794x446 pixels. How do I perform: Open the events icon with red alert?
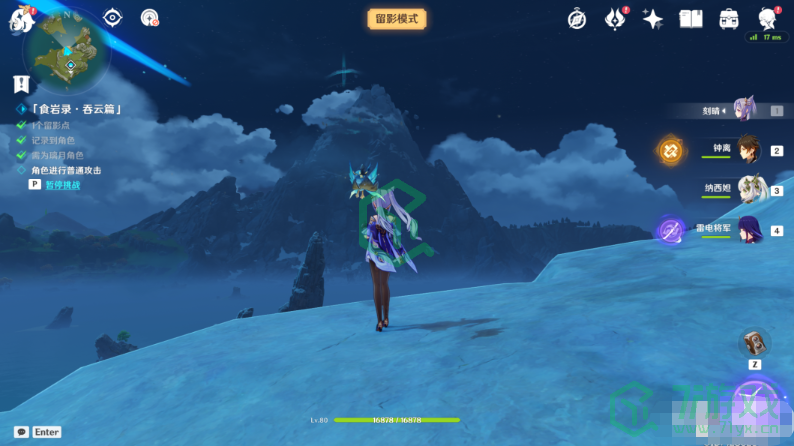point(615,18)
